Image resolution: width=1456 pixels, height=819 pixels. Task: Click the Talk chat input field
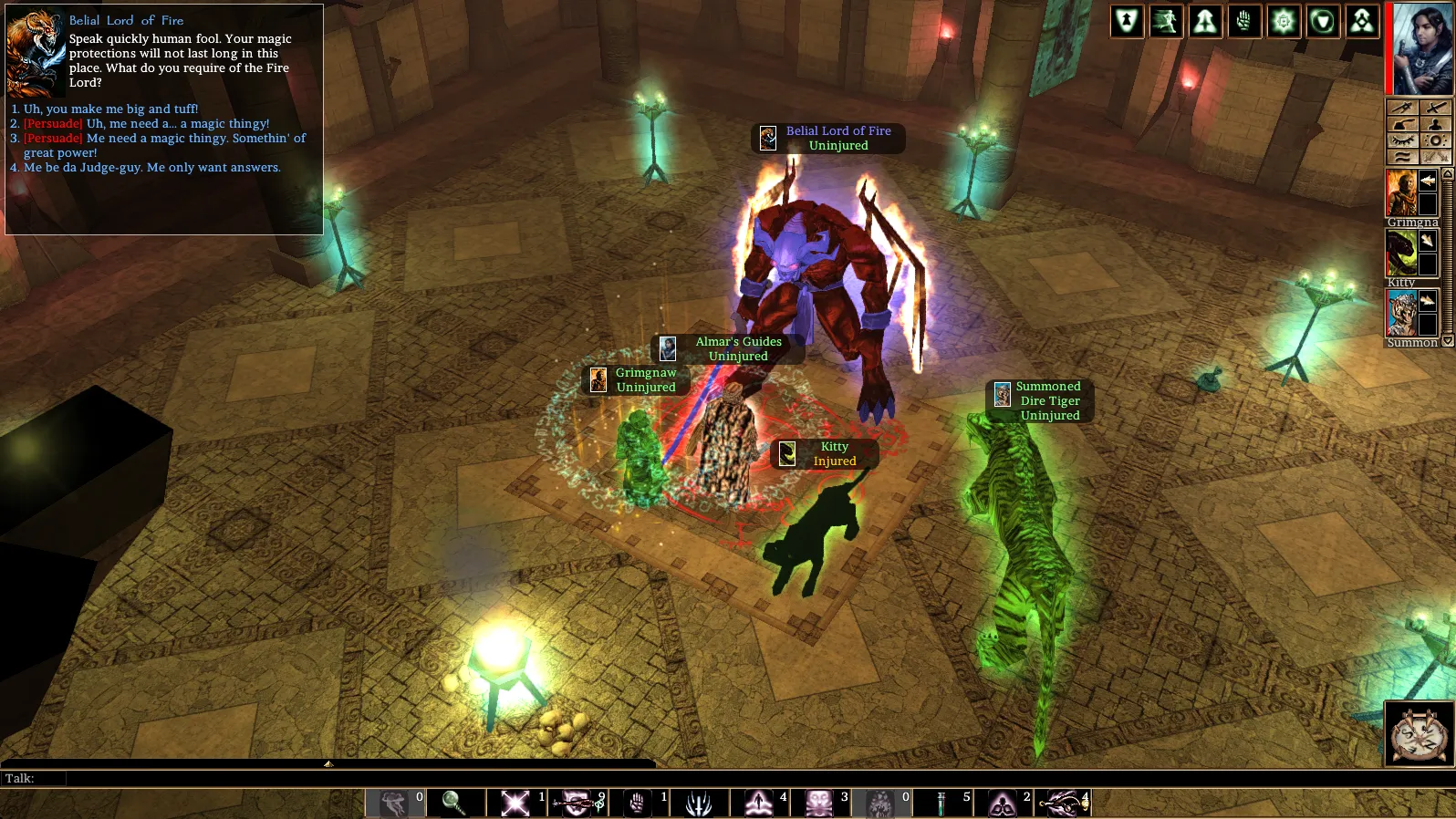(x=365, y=778)
